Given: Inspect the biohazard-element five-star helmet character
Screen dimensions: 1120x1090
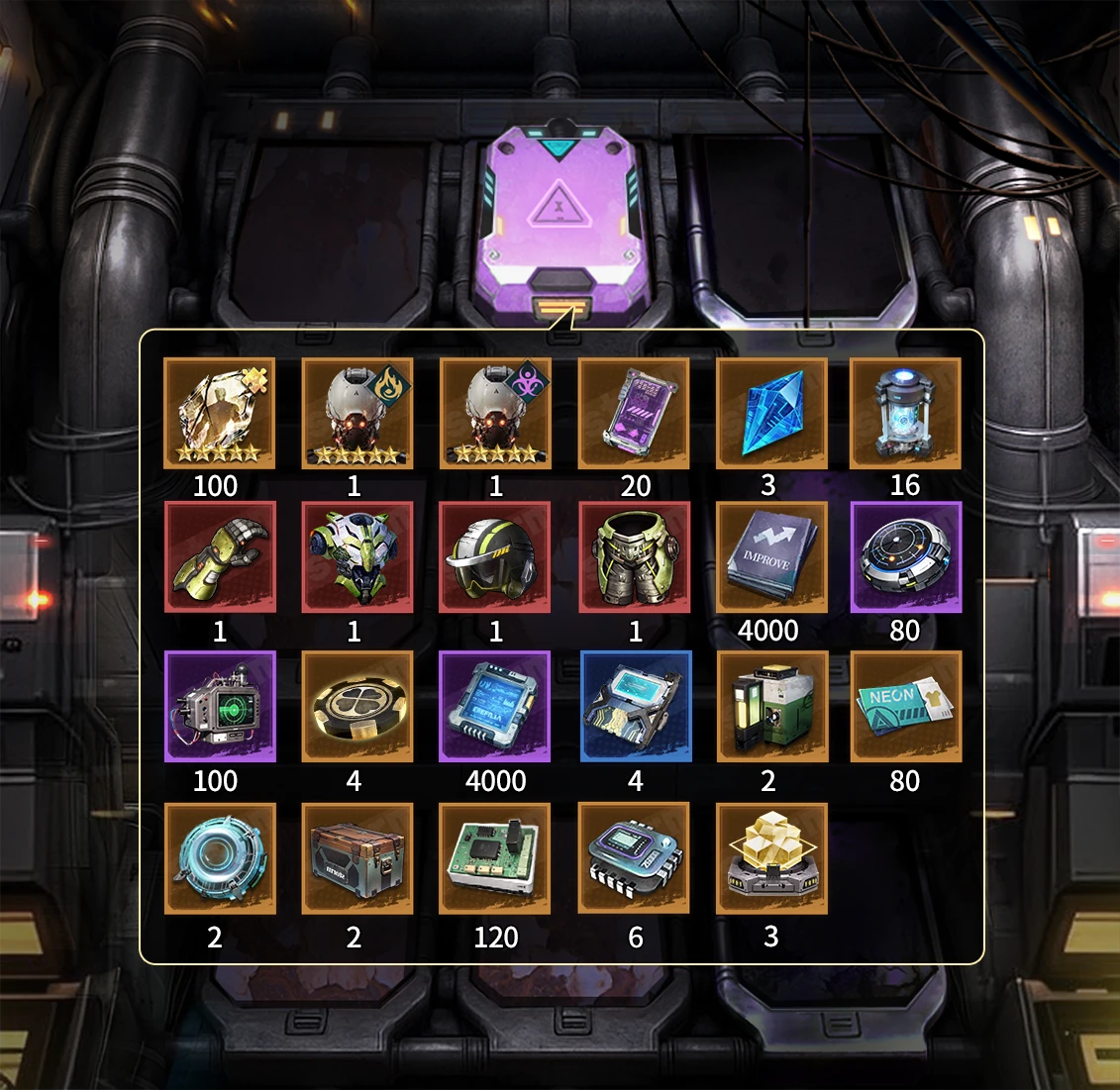Looking at the screenshot, I should pyautogui.click(x=495, y=414).
